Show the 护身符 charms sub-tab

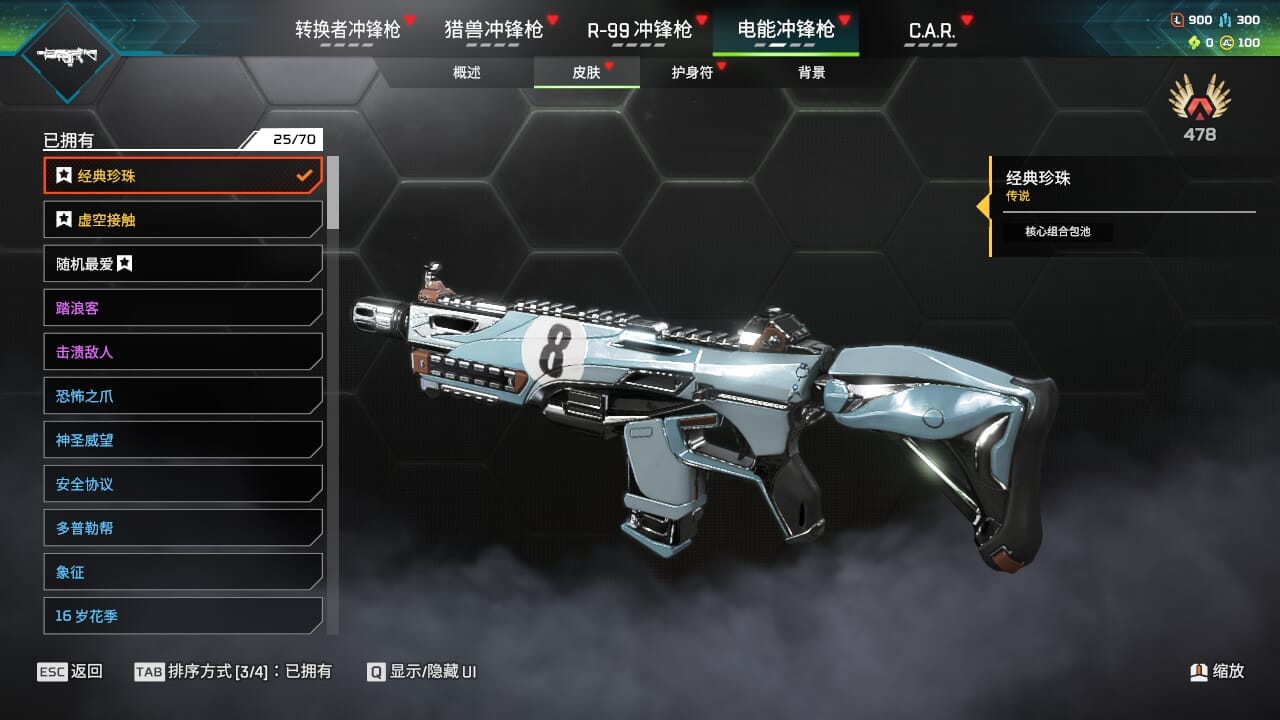click(692, 73)
